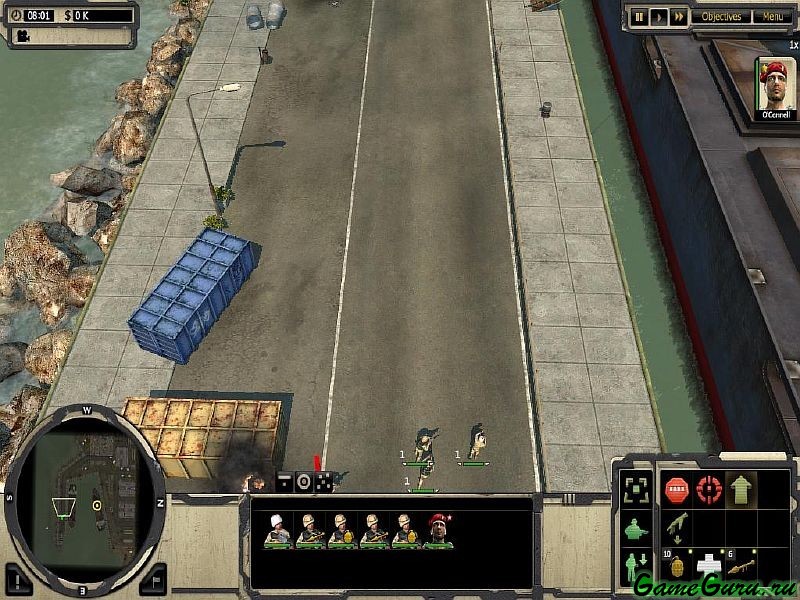Activate the red crosshair attack command
The image size is (800, 600).
[x=709, y=490]
